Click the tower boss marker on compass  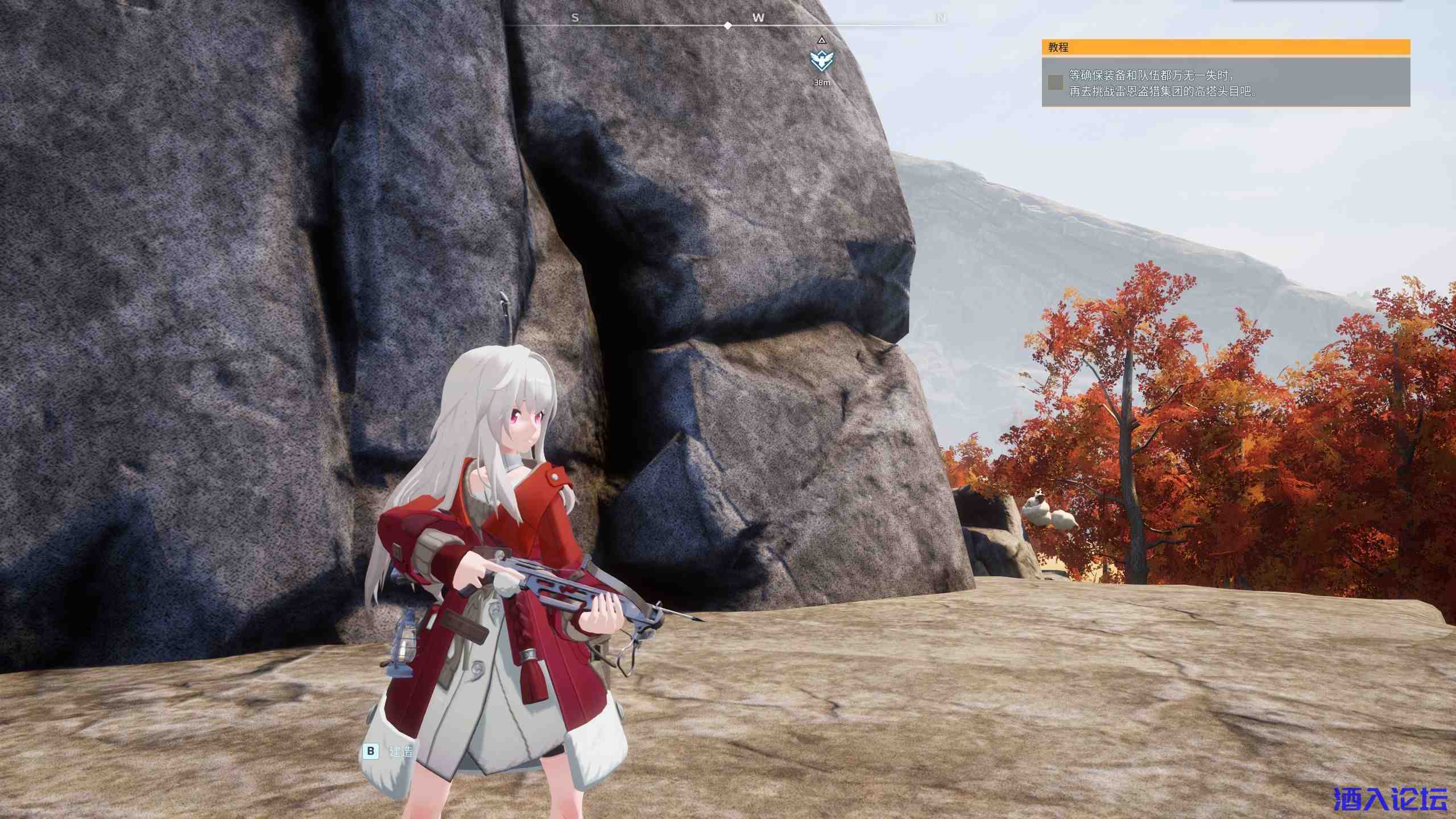click(821, 60)
